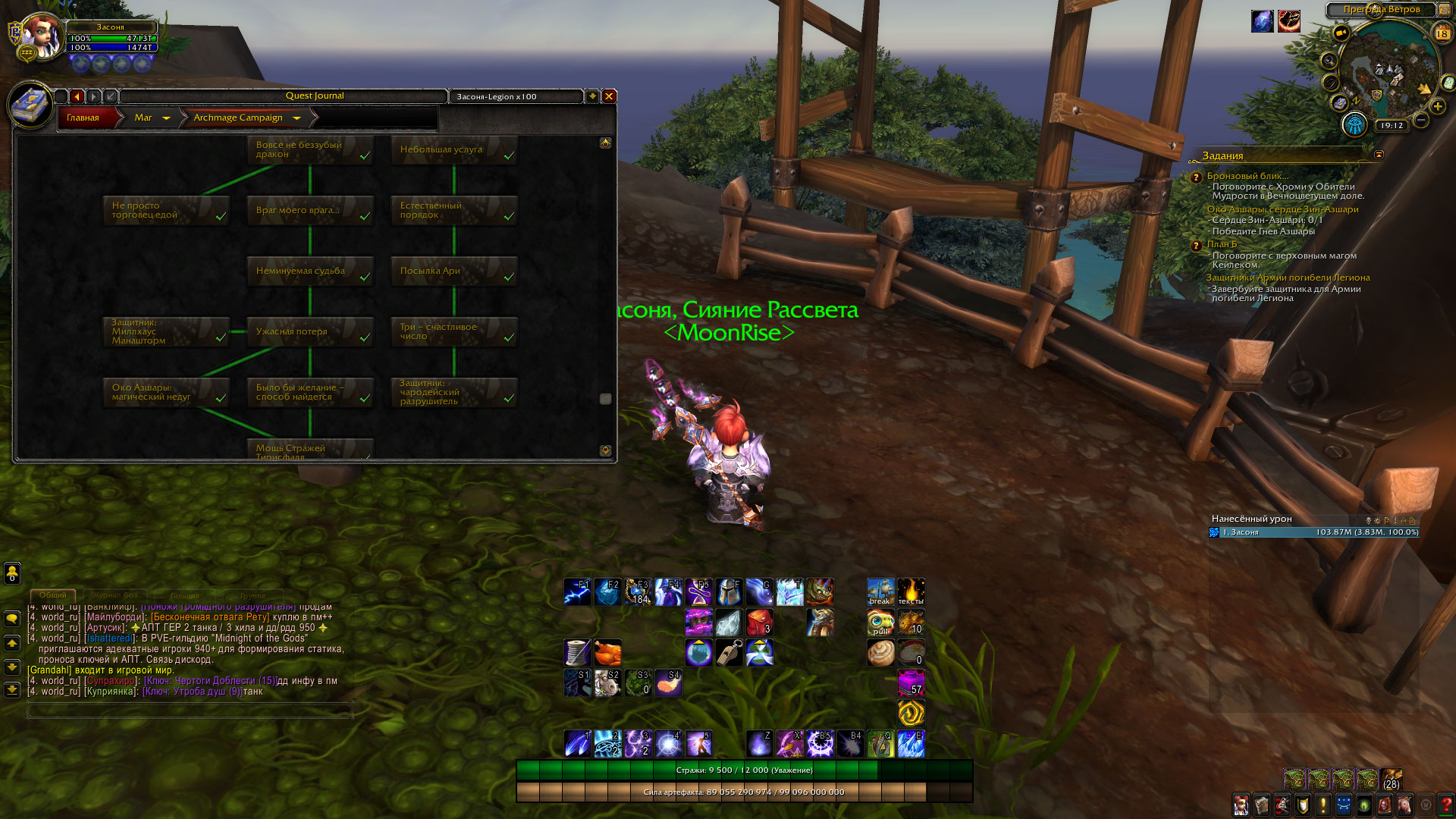1456x819 pixels.
Task: Run the break macro button
Action: (x=880, y=591)
